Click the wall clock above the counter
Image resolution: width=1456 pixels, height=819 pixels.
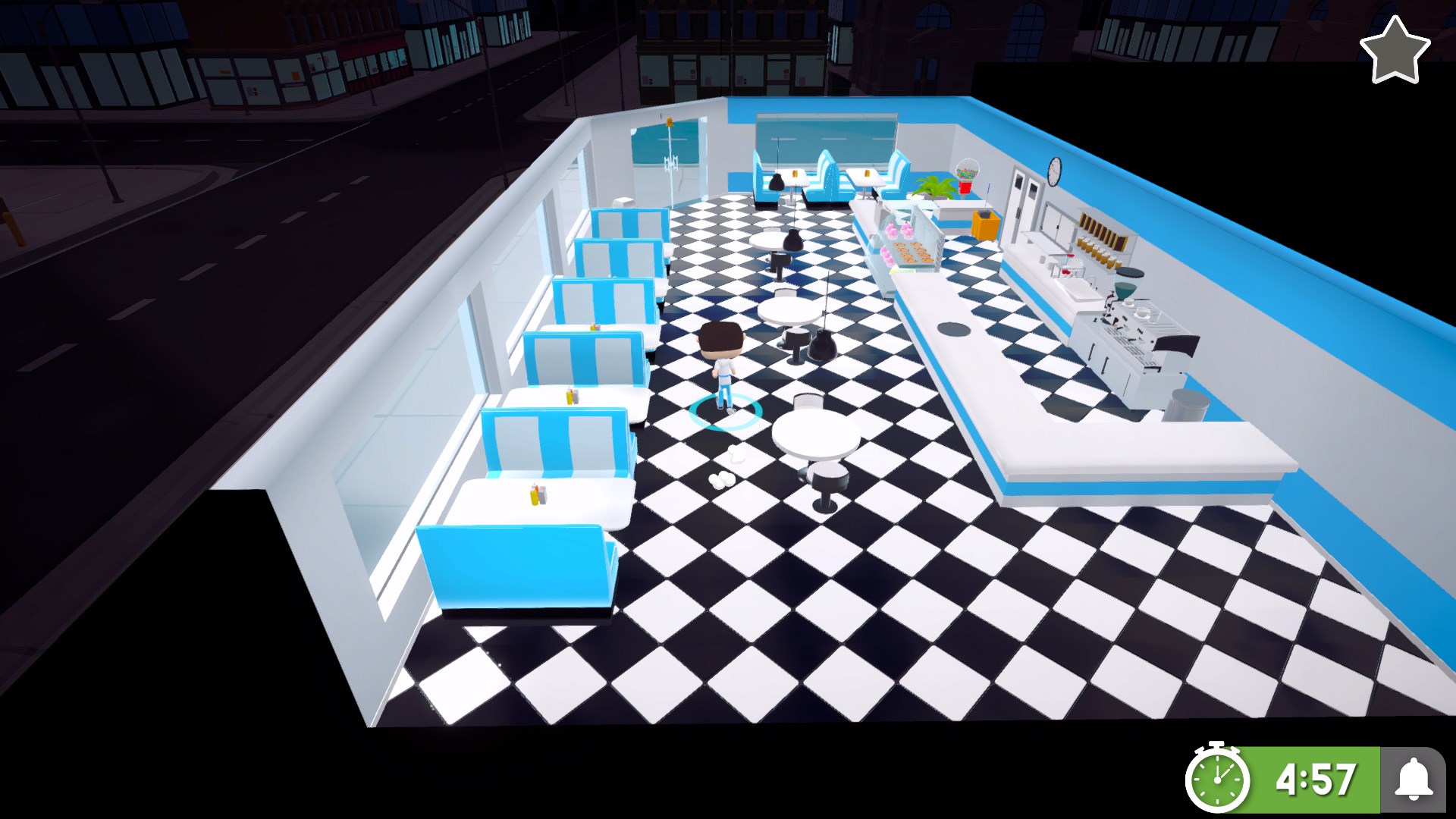(1054, 170)
